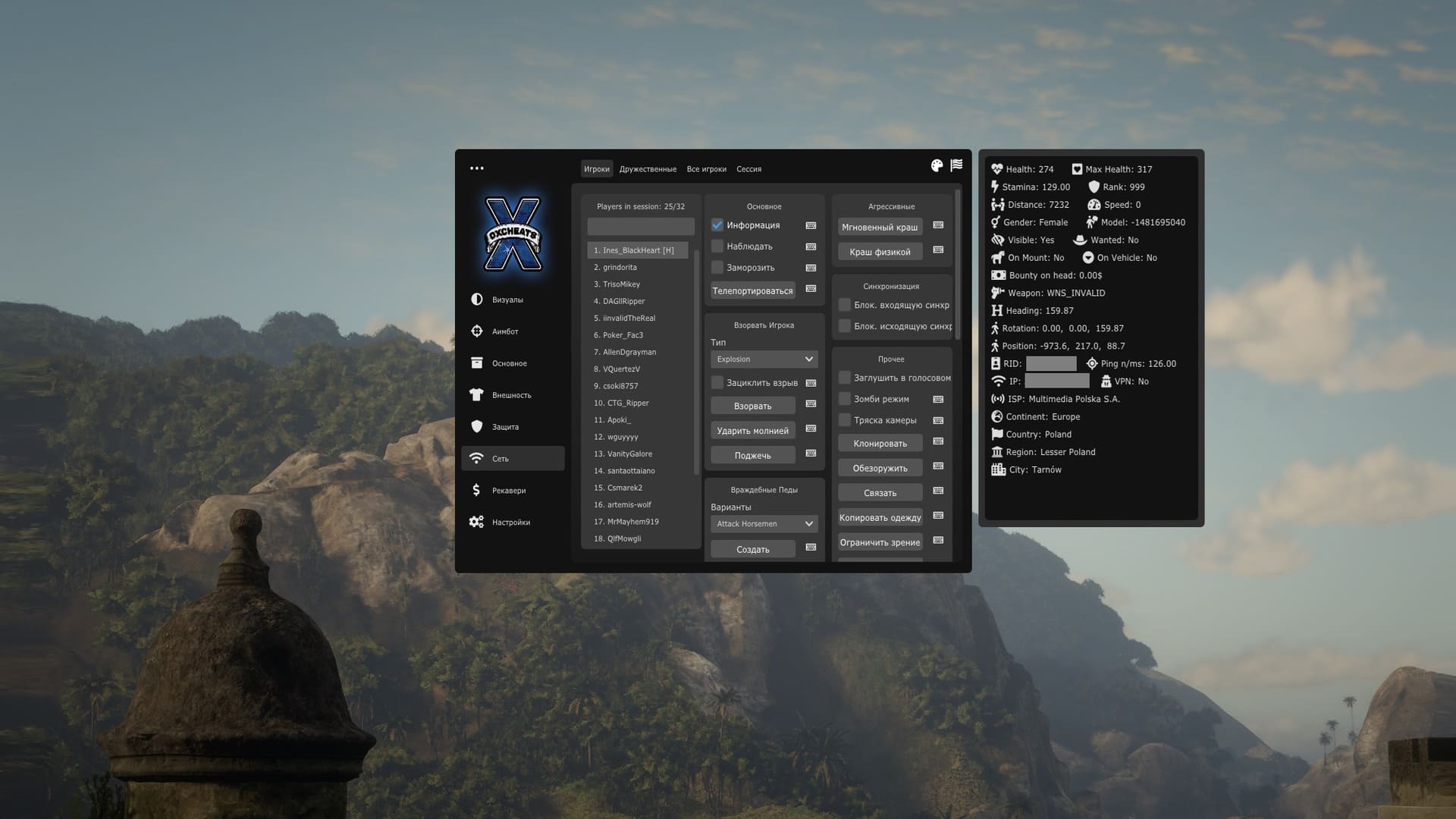This screenshot has height=819, width=1456.
Task: Enable Зациклить взрыв
Action: click(717, 382)
